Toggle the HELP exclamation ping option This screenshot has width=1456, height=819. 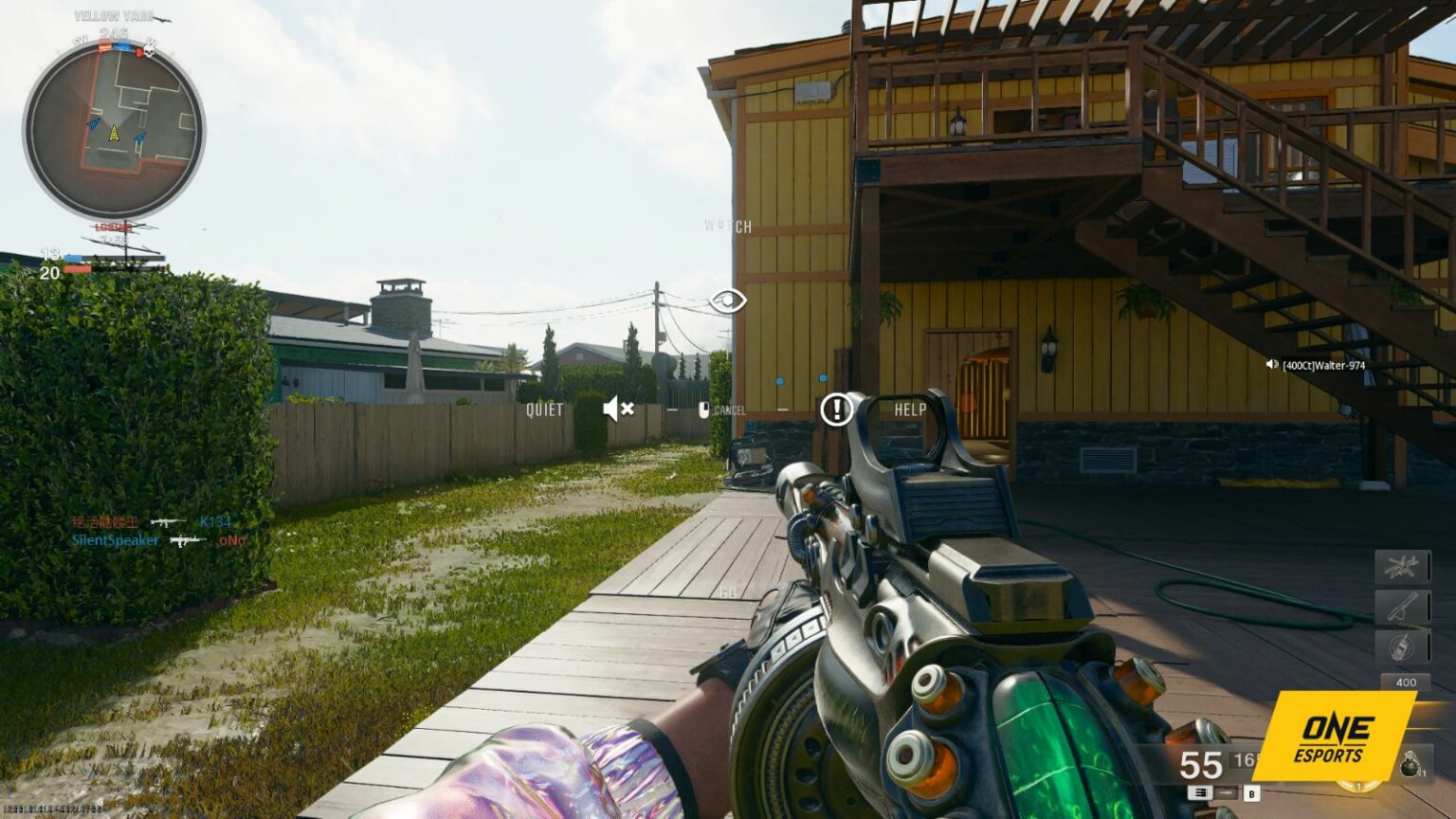pyautogui.click(x=837, y=410)
